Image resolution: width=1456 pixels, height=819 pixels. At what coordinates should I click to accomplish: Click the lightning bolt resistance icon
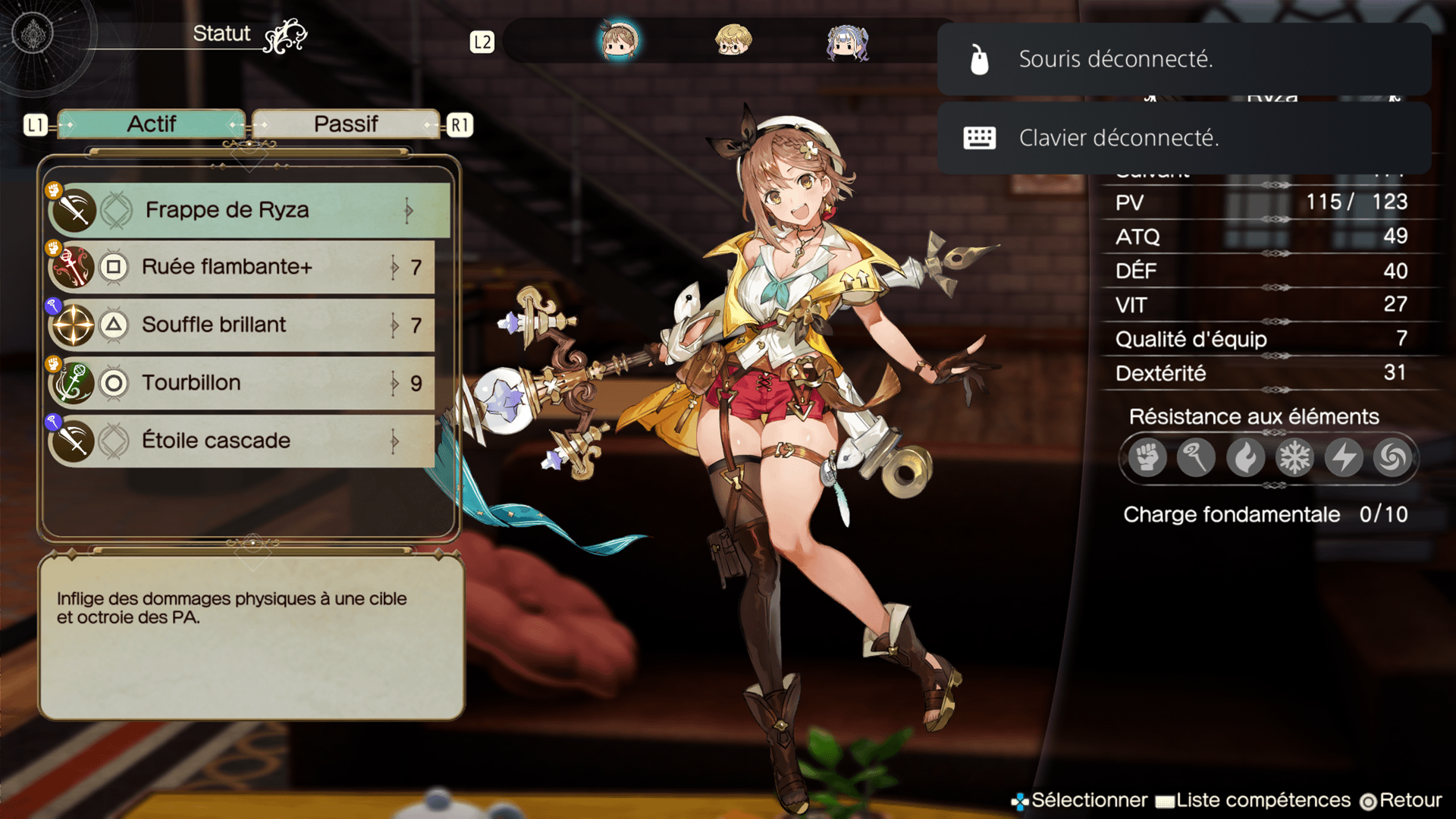click(1344, 457)
